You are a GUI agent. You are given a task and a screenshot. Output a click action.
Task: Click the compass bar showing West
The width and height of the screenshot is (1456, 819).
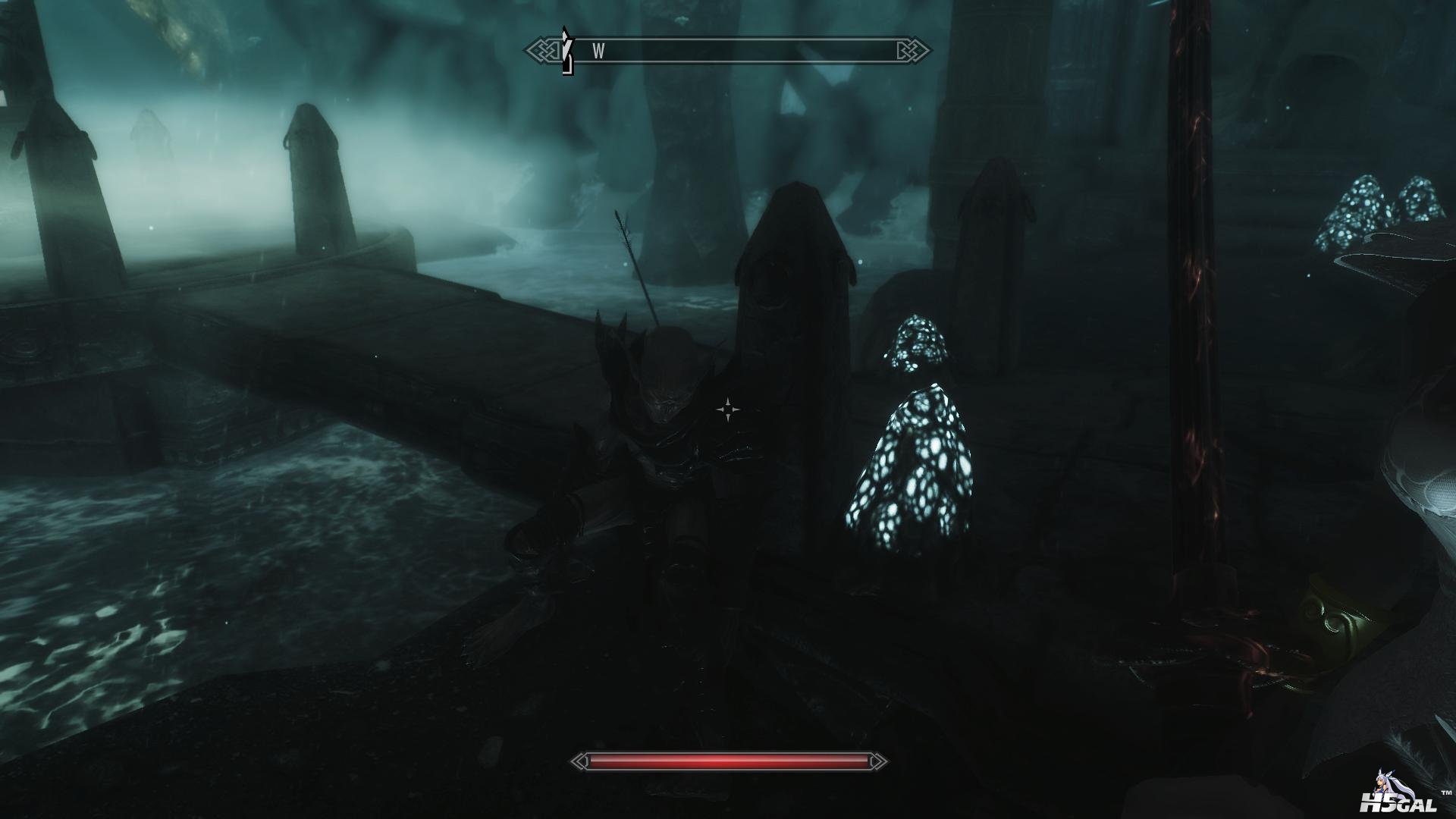pos(728,51)
